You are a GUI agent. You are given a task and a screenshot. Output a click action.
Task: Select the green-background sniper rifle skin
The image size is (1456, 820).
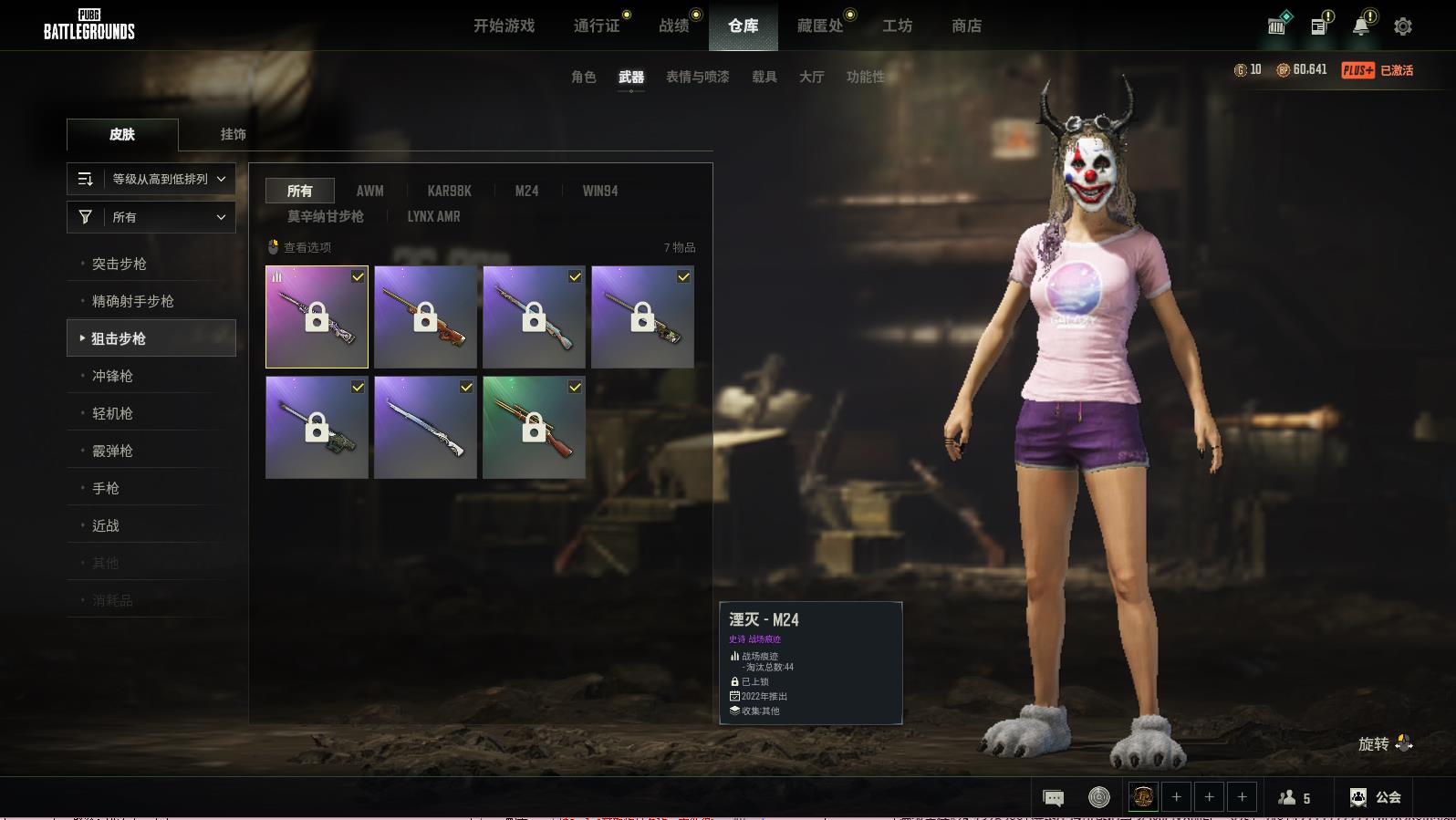point(534,427)
